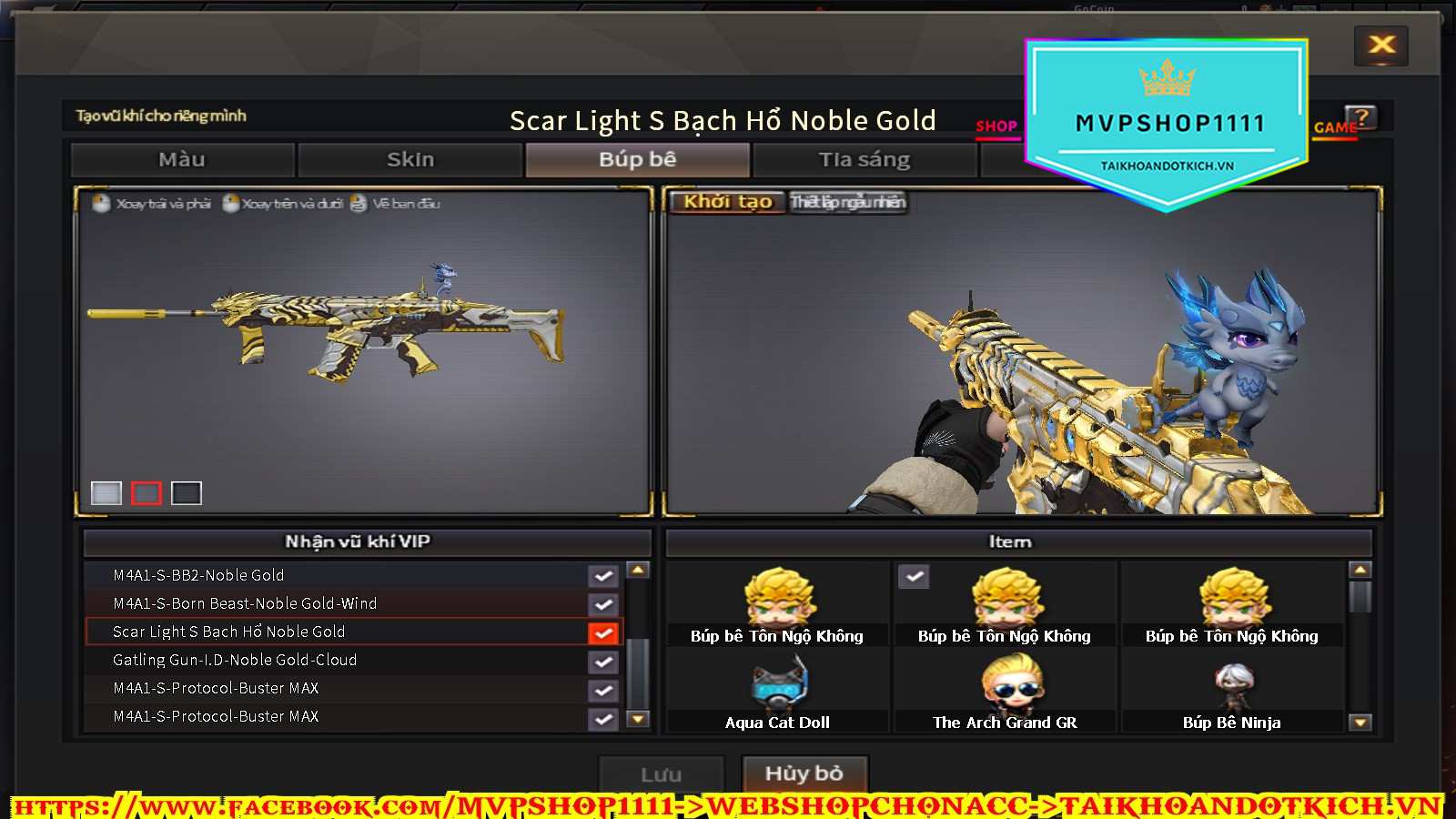Click the Thiết lập ngẫu nhiên button

click(x=848, y=202)
